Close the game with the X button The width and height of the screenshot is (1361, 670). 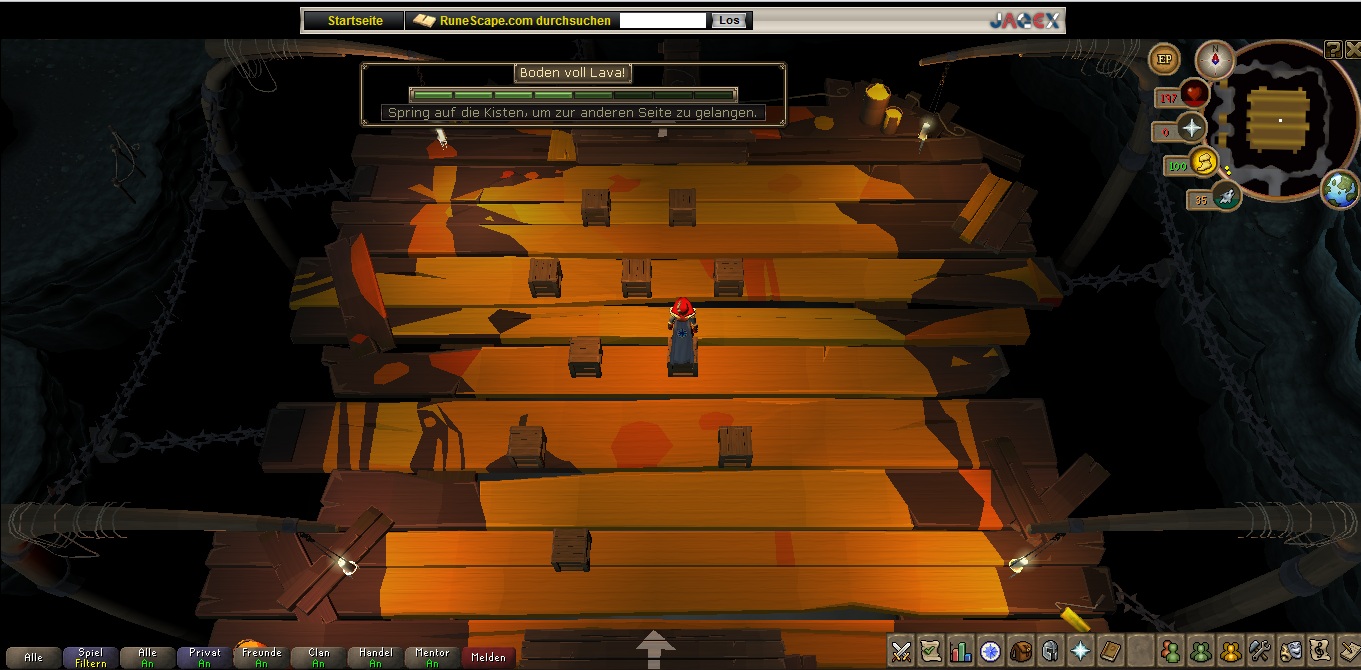click(x=1351, y=50)
